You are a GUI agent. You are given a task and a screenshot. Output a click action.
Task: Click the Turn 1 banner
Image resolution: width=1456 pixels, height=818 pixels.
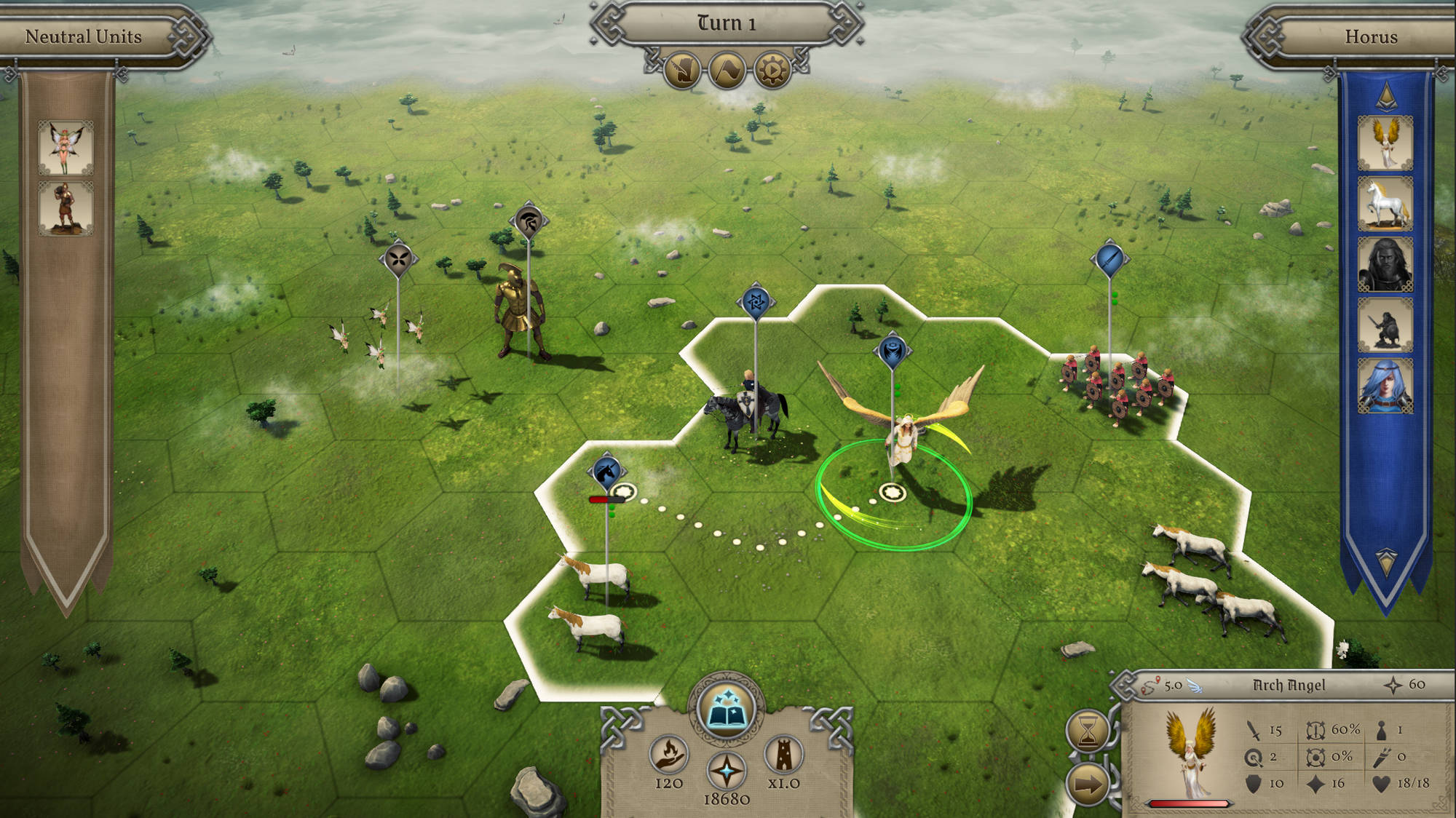tap(728, 22)
